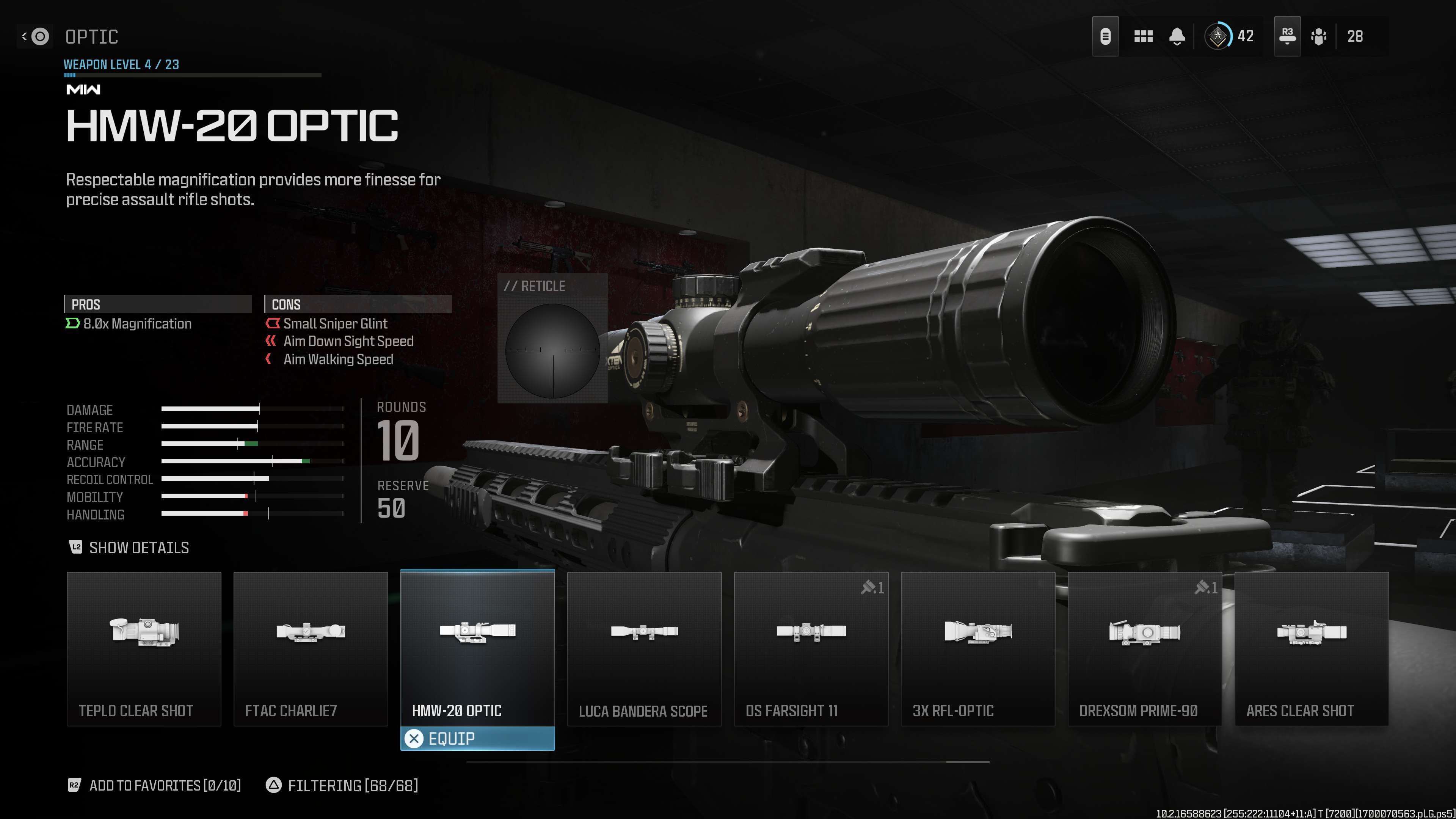Open the notifications bell

pos(1177,37)
